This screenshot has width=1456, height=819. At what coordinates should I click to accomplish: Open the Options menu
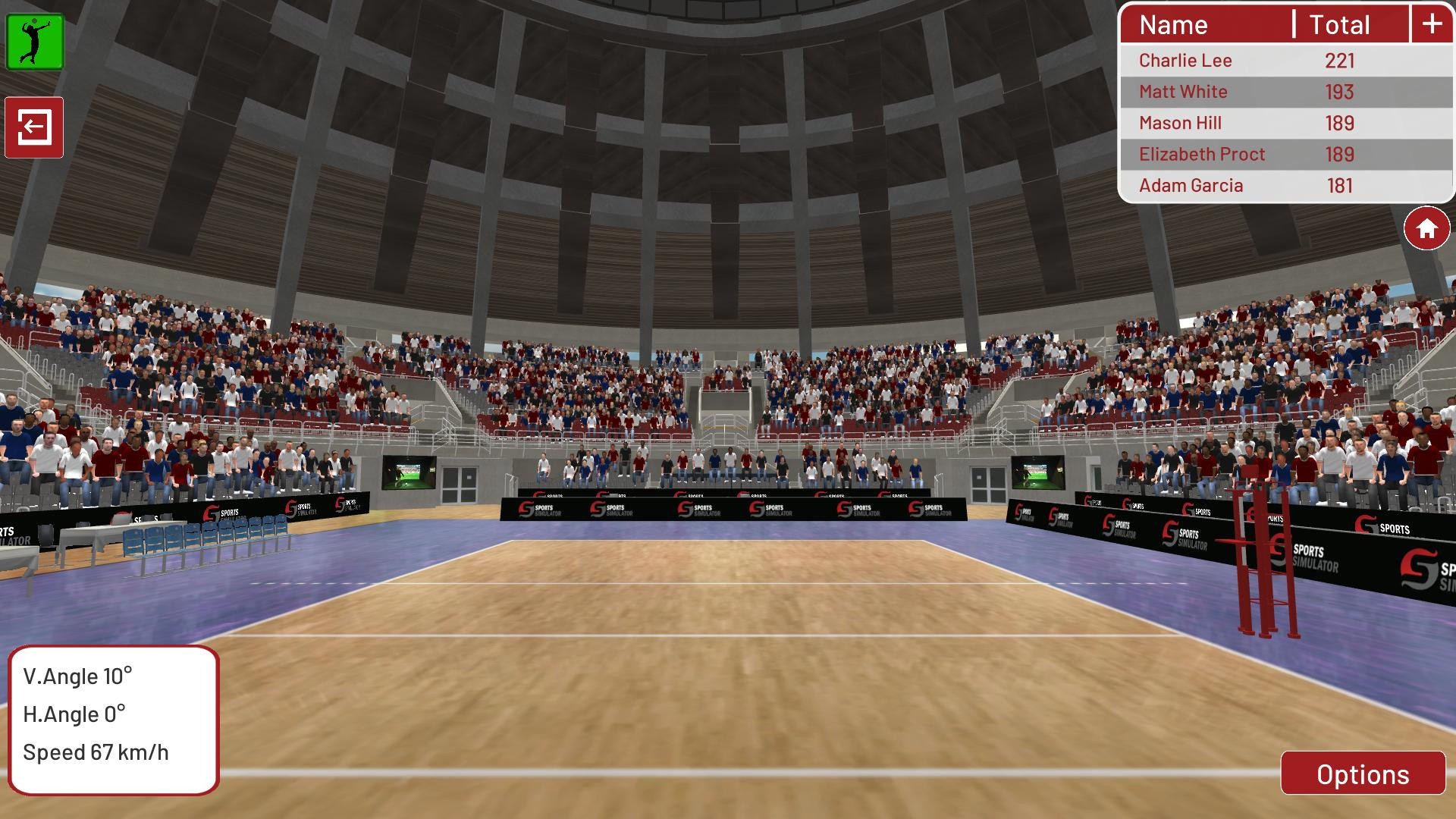(x=1362, y=775)
